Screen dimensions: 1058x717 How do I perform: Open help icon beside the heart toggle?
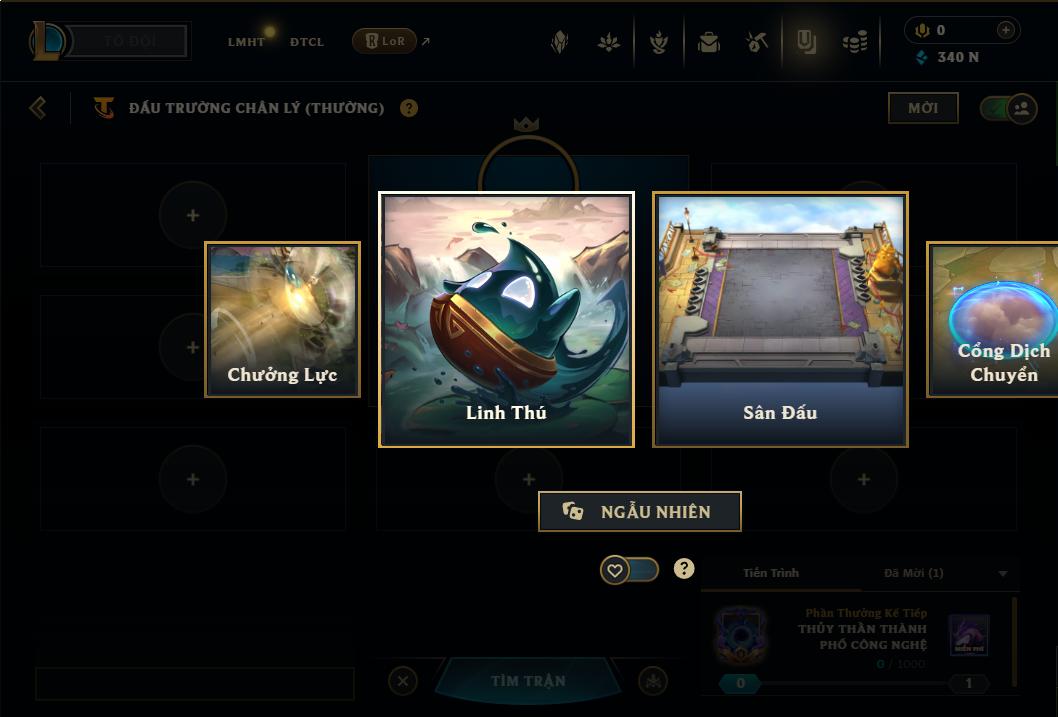pos(684,569)
